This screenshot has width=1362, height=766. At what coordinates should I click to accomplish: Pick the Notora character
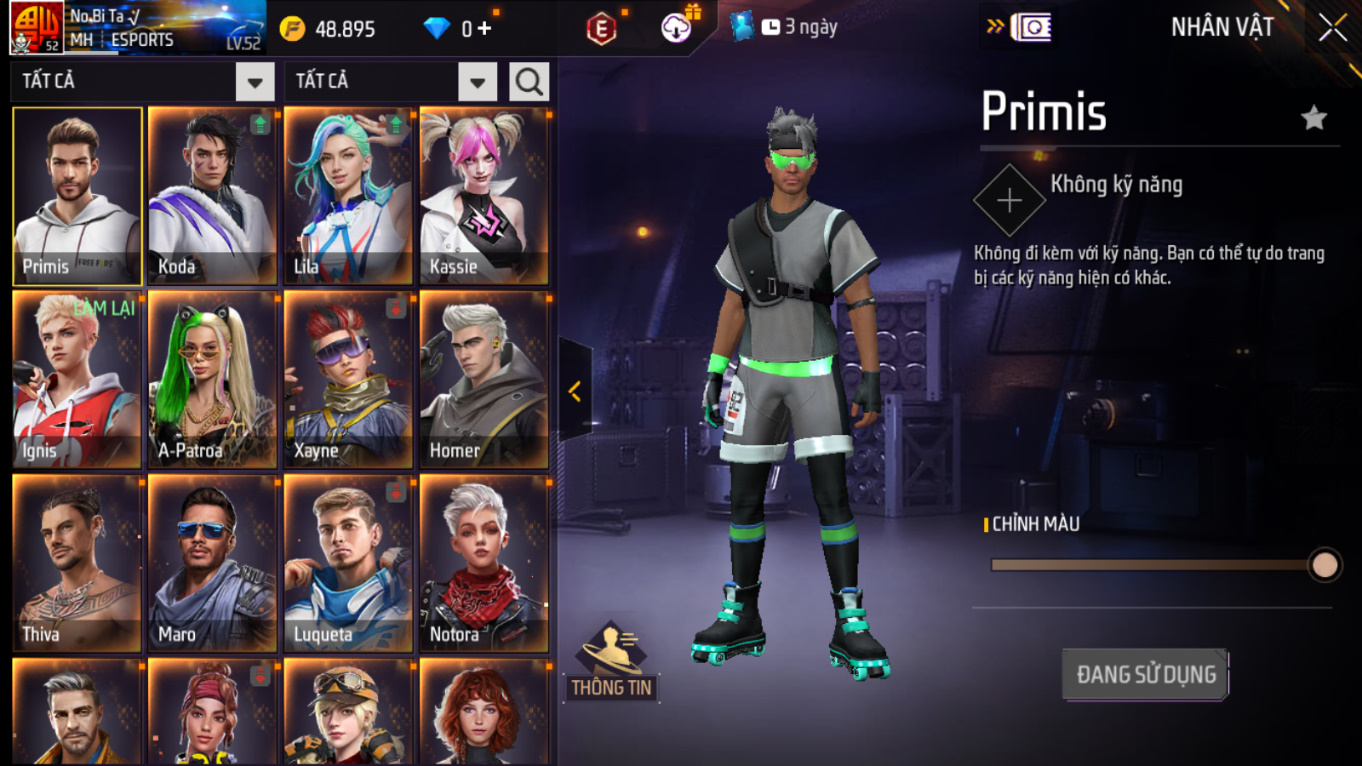click(485, 564)
